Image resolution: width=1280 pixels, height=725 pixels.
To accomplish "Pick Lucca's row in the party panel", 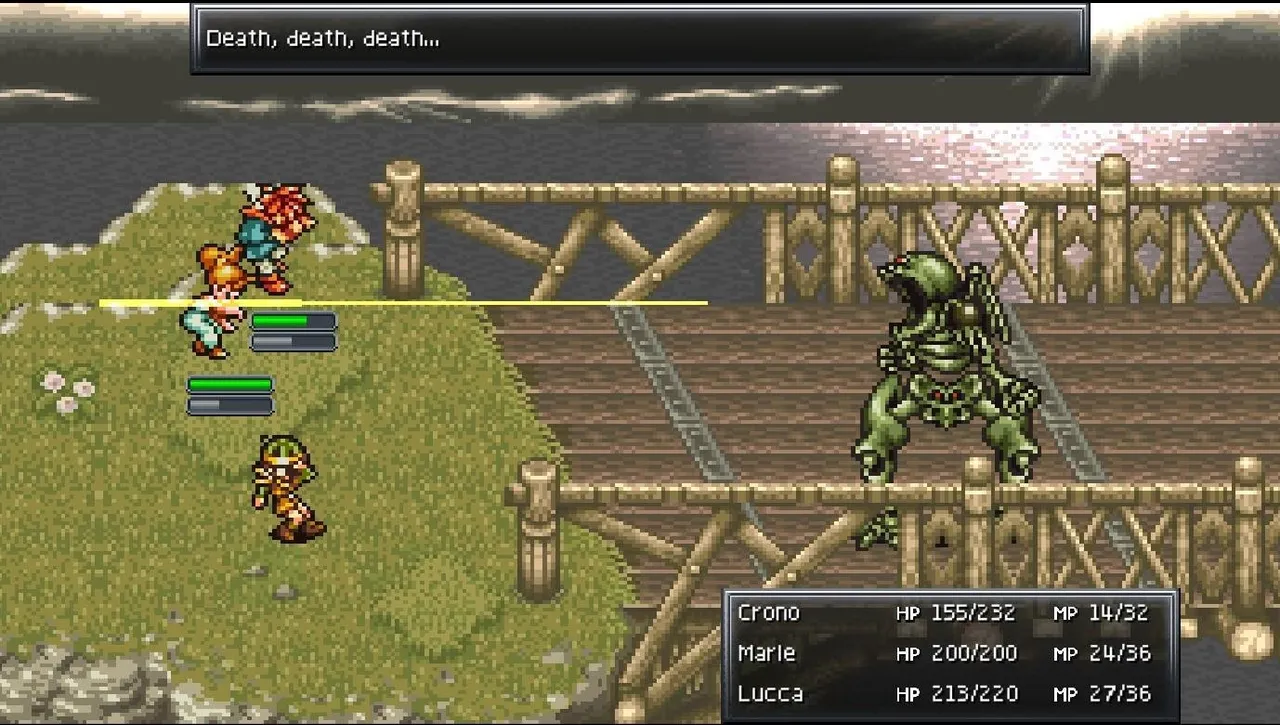I will coord(770,693).
